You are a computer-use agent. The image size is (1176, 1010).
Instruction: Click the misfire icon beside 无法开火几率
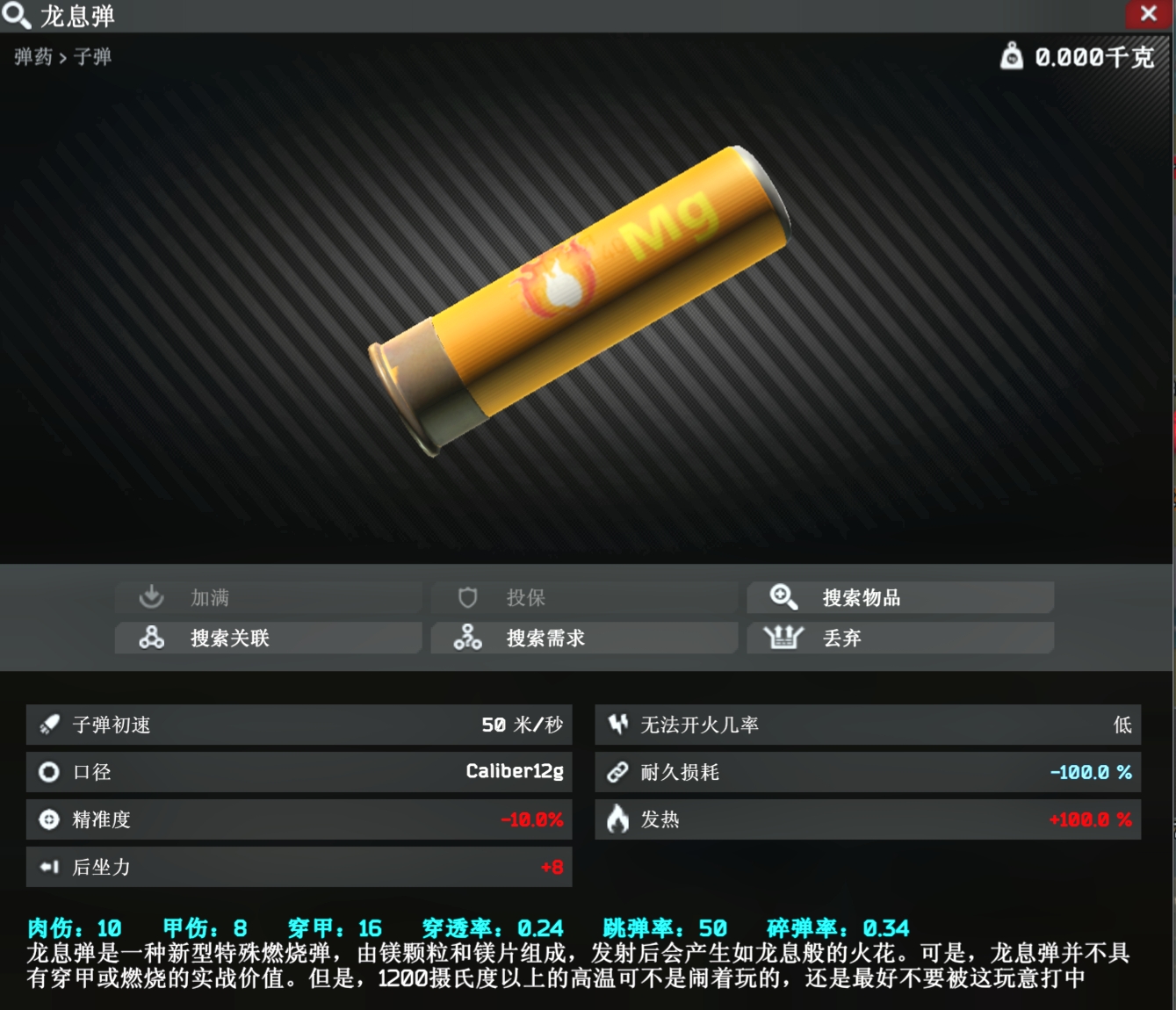(617, 724)
